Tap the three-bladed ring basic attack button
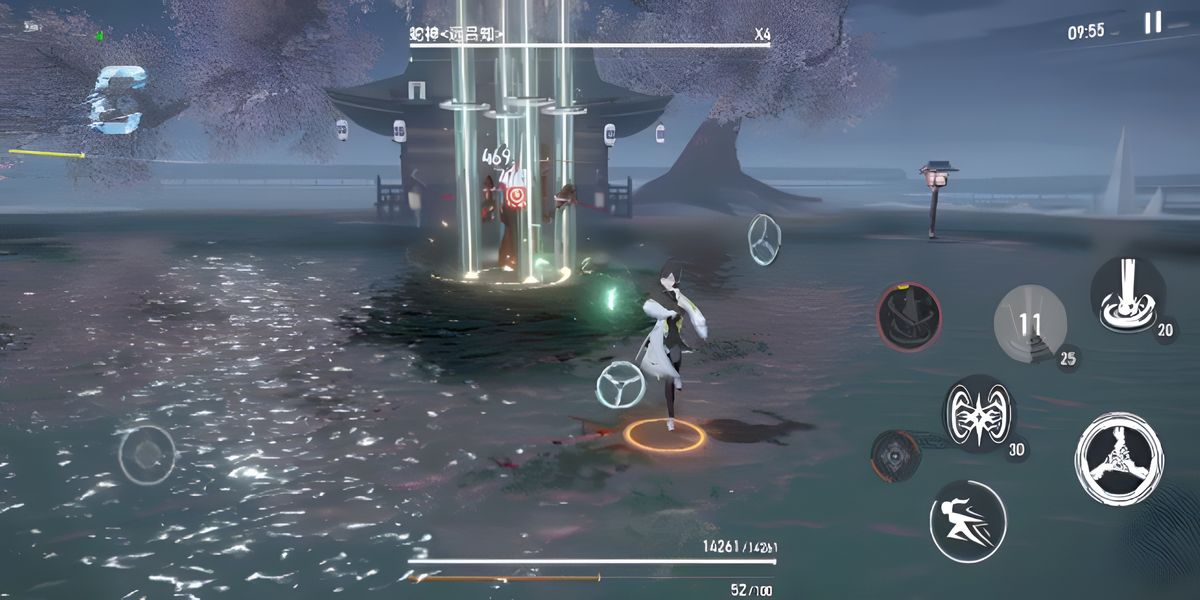The width and height of the screenshot is (1200, 600). point(1119,459)
